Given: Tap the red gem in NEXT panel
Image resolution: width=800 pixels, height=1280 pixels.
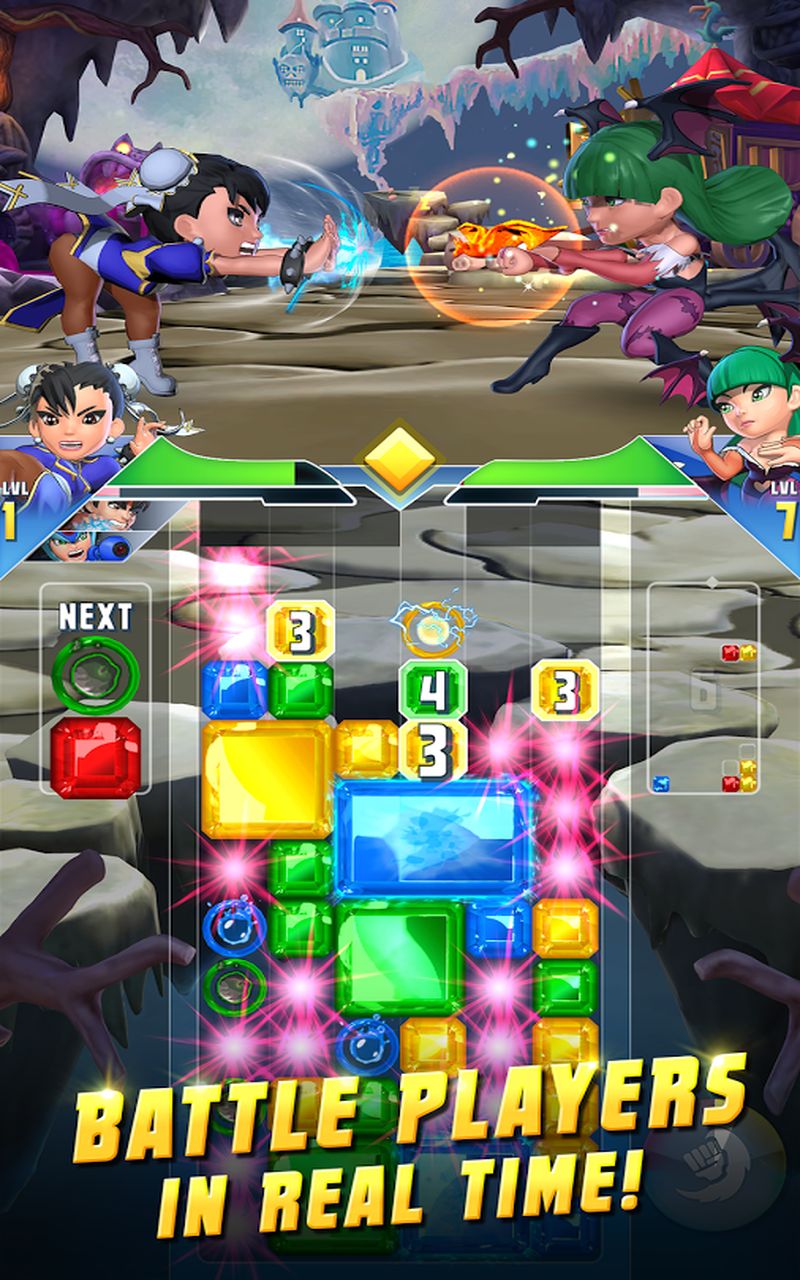Looking at the screenshot, I should [x=95, y=756].
